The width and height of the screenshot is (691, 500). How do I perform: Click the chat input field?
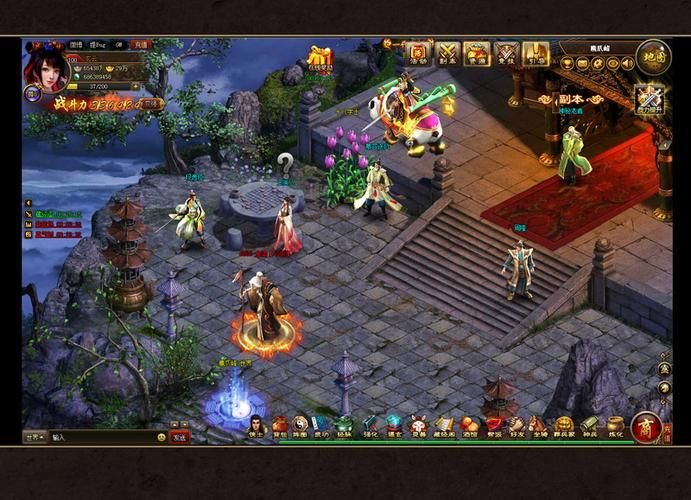(100, 437)
